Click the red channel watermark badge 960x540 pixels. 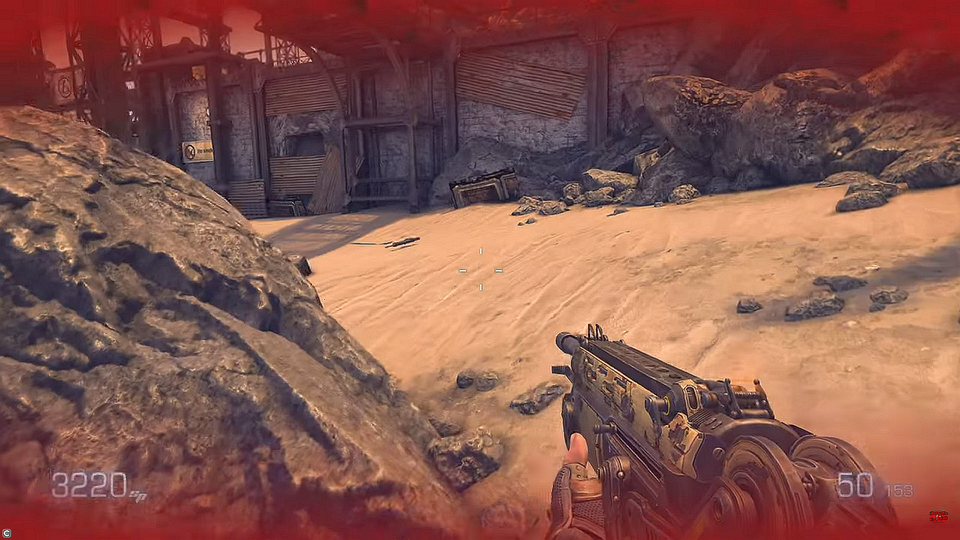coord(938,517)
